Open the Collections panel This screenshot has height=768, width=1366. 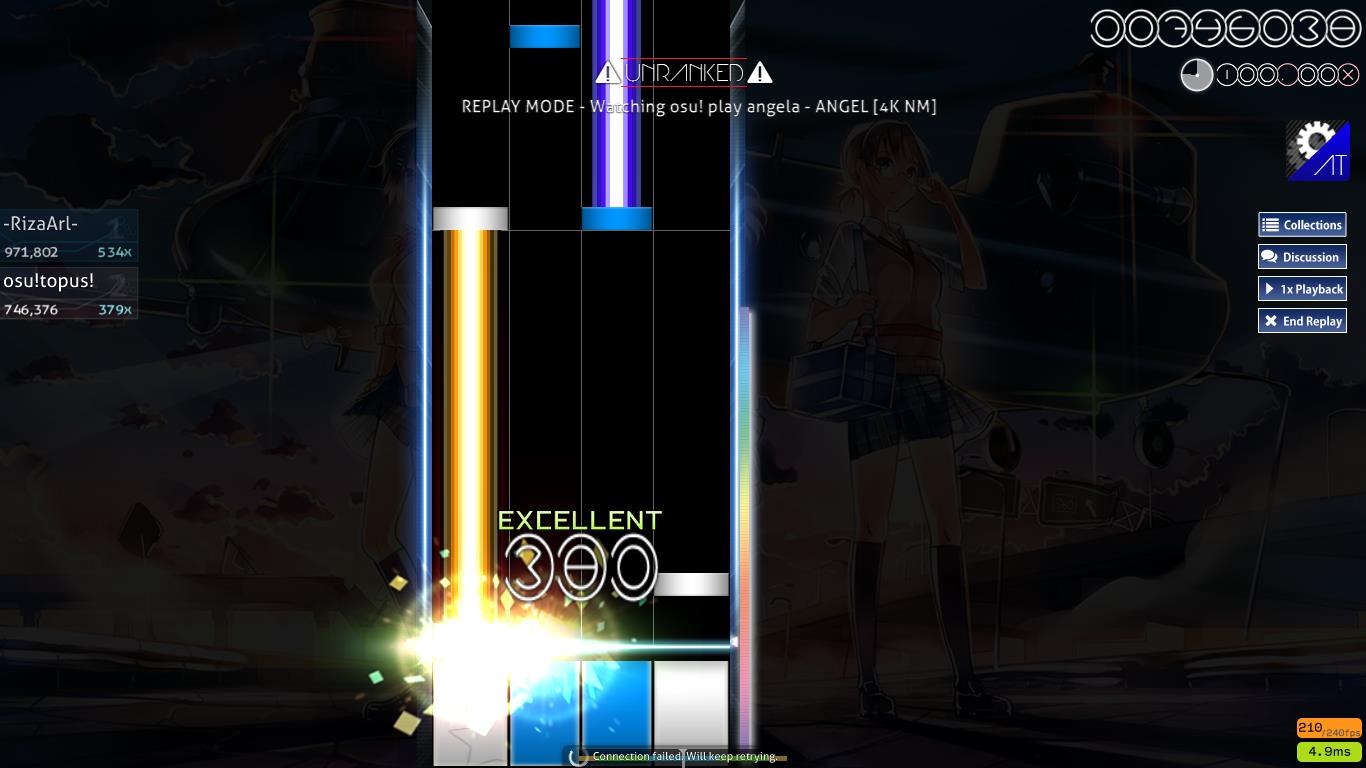1302,225
